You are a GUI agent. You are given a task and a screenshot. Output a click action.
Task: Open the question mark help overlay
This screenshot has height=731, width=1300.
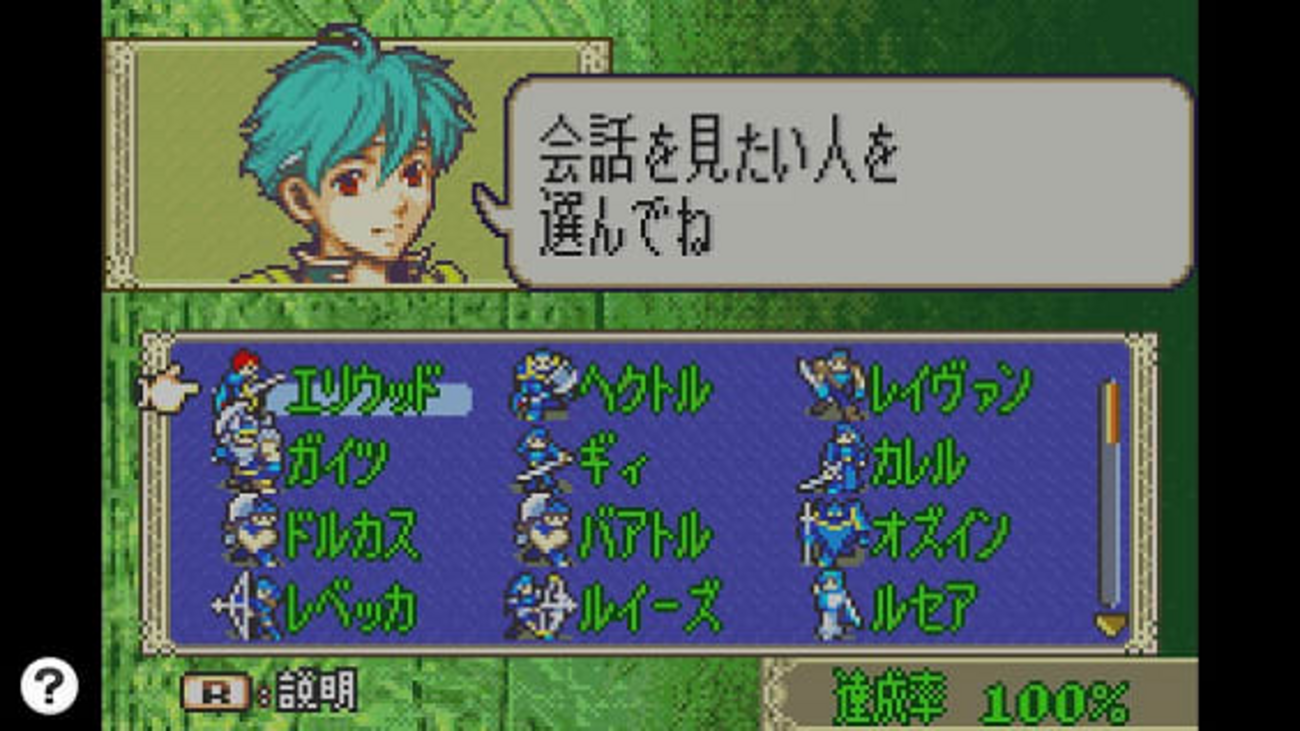(x=49, y=686)
